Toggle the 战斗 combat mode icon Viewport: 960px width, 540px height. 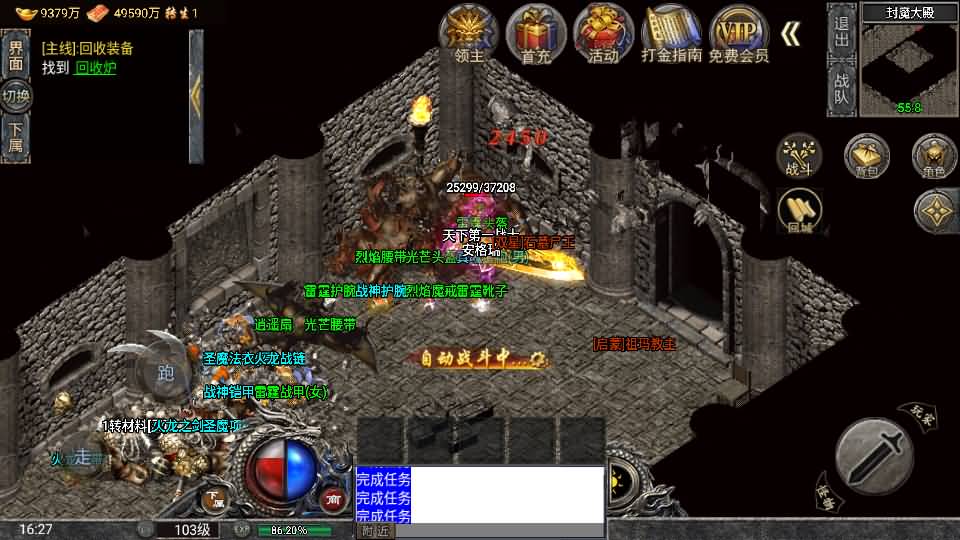pyautogui.click(x=799, y=157)
